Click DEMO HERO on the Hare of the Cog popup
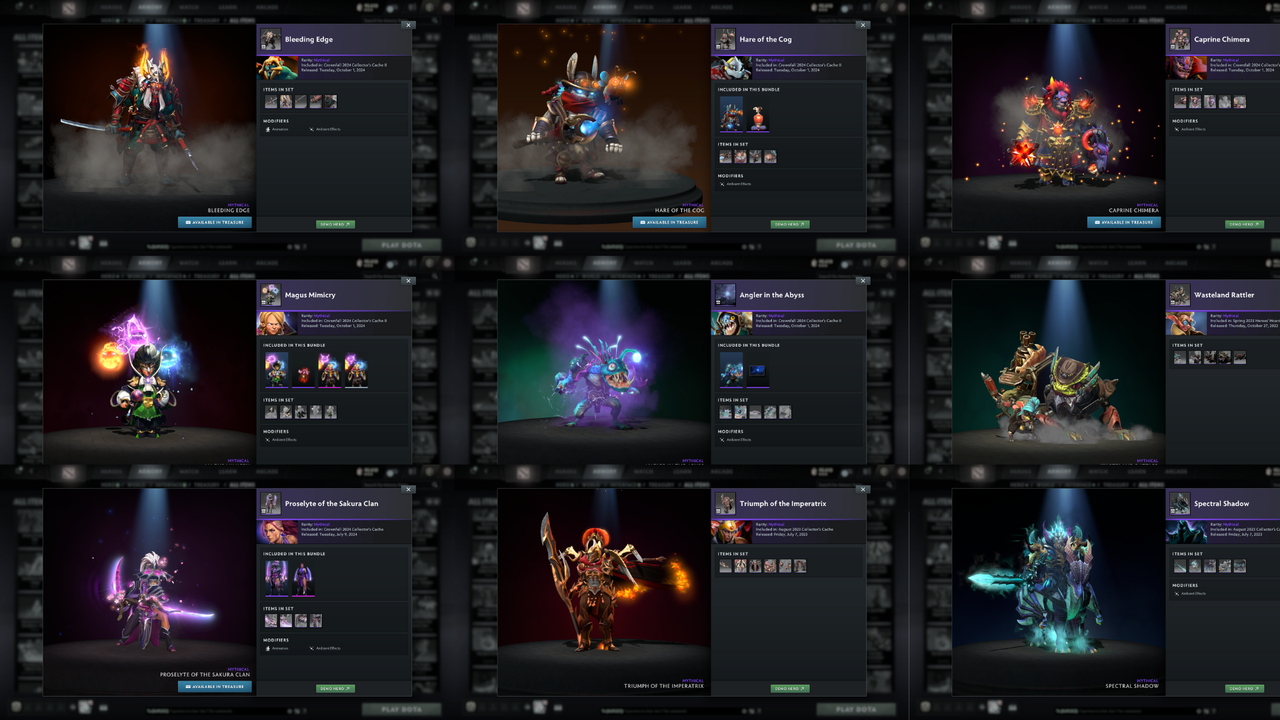Screen dimensions: 1280x720 [x=790, y=224]
